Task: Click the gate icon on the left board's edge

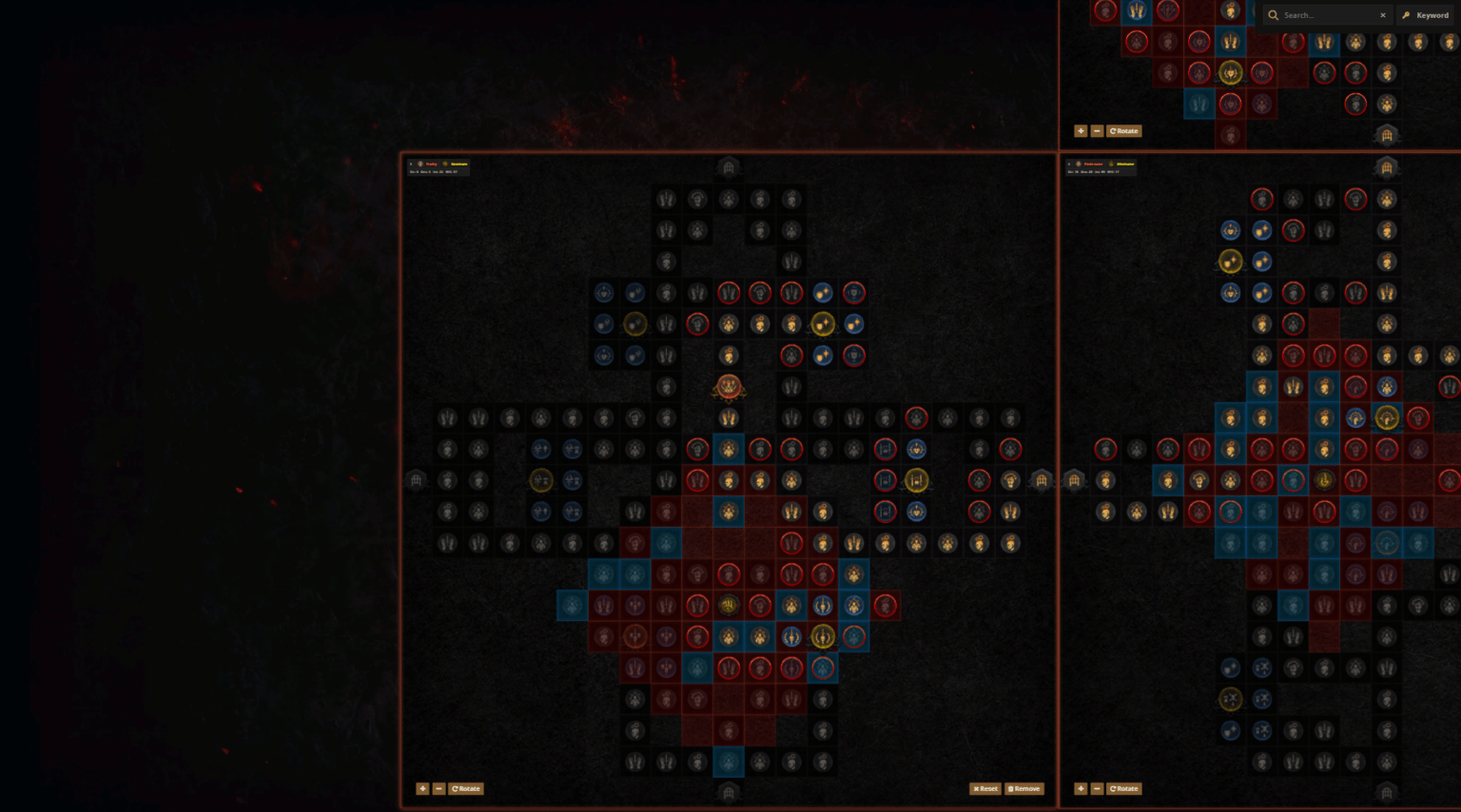Action: click(417, 480)
